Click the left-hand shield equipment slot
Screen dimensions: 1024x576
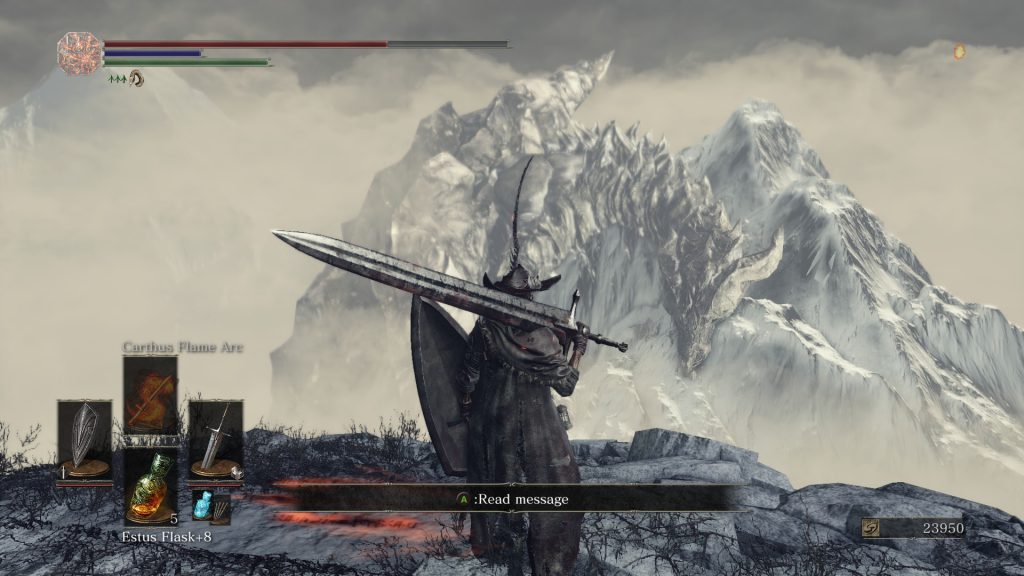pos(84,438)
